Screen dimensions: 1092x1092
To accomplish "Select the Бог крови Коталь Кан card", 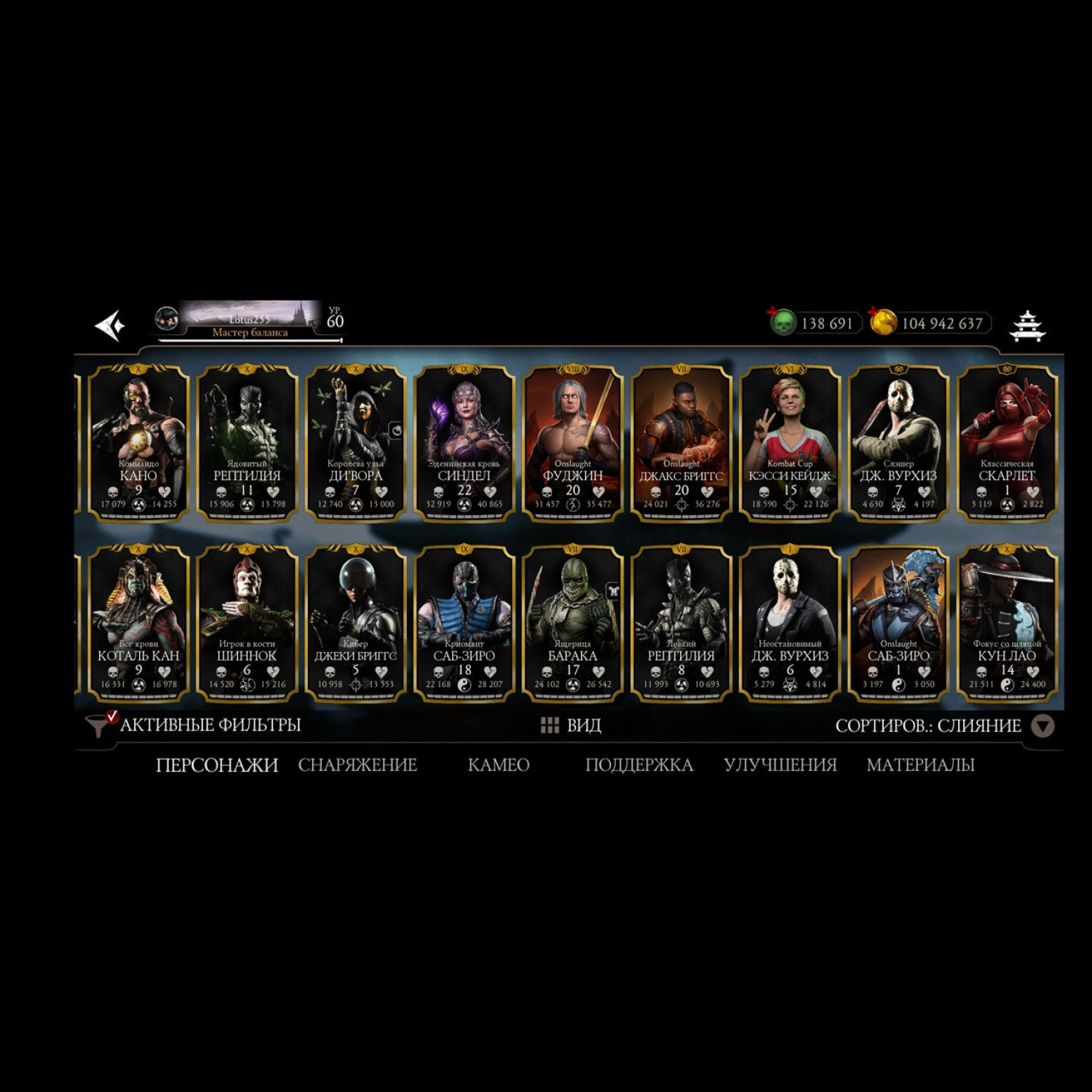I will pos(138,623).
